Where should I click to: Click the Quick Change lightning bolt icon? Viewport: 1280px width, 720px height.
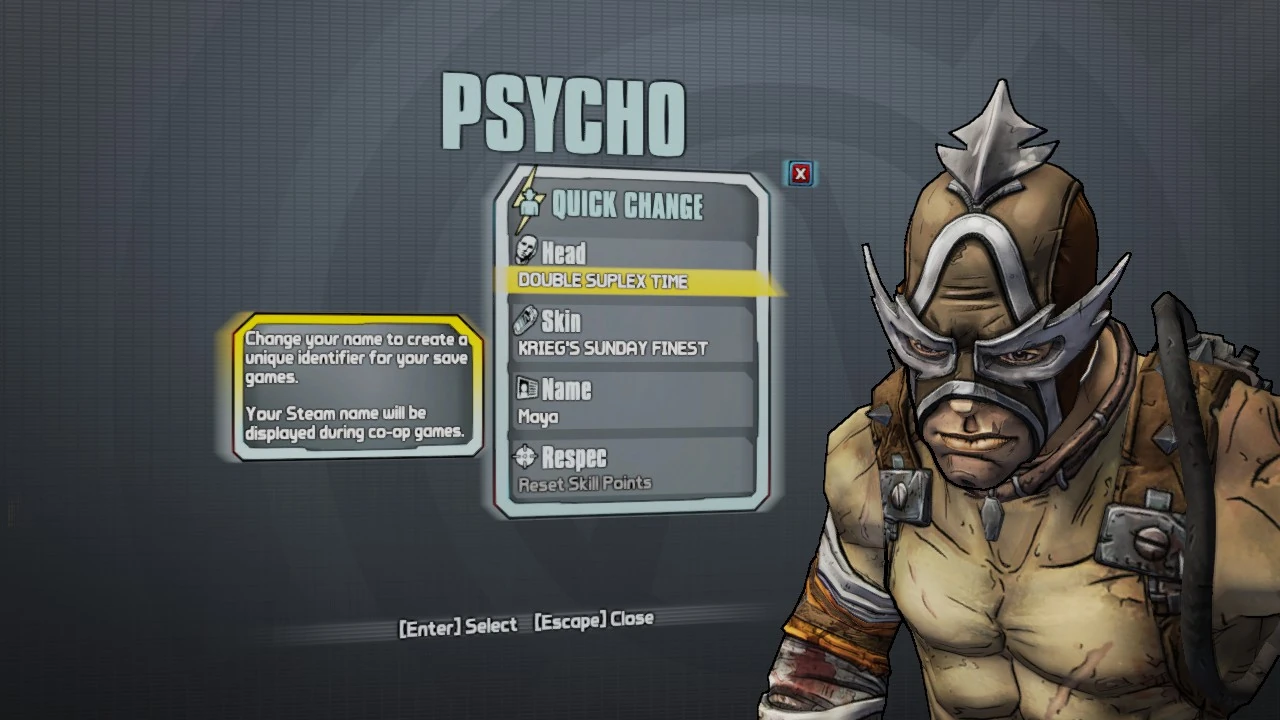click(528, 205)
